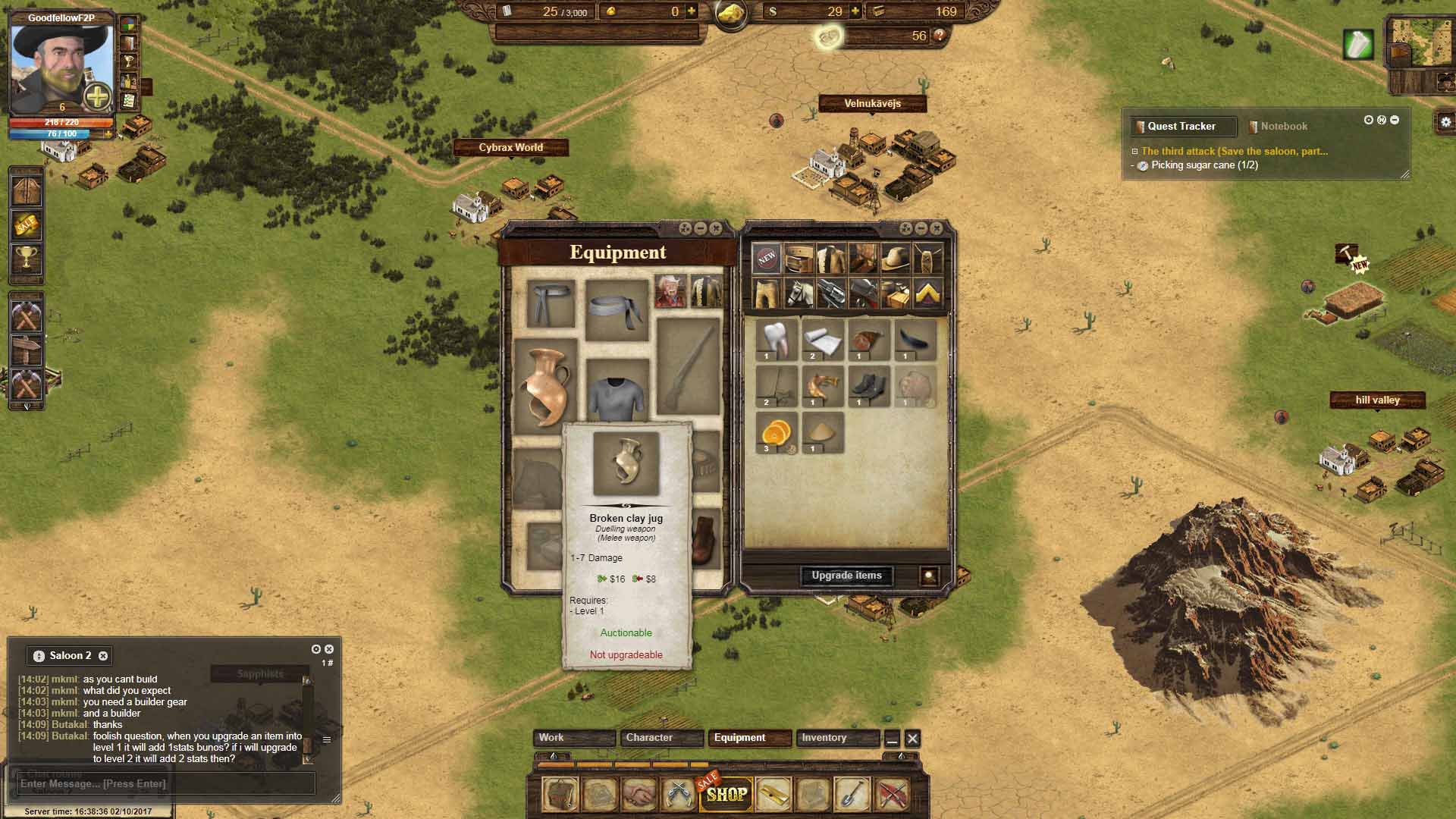Open the Notebook tab

point(1283,127)
